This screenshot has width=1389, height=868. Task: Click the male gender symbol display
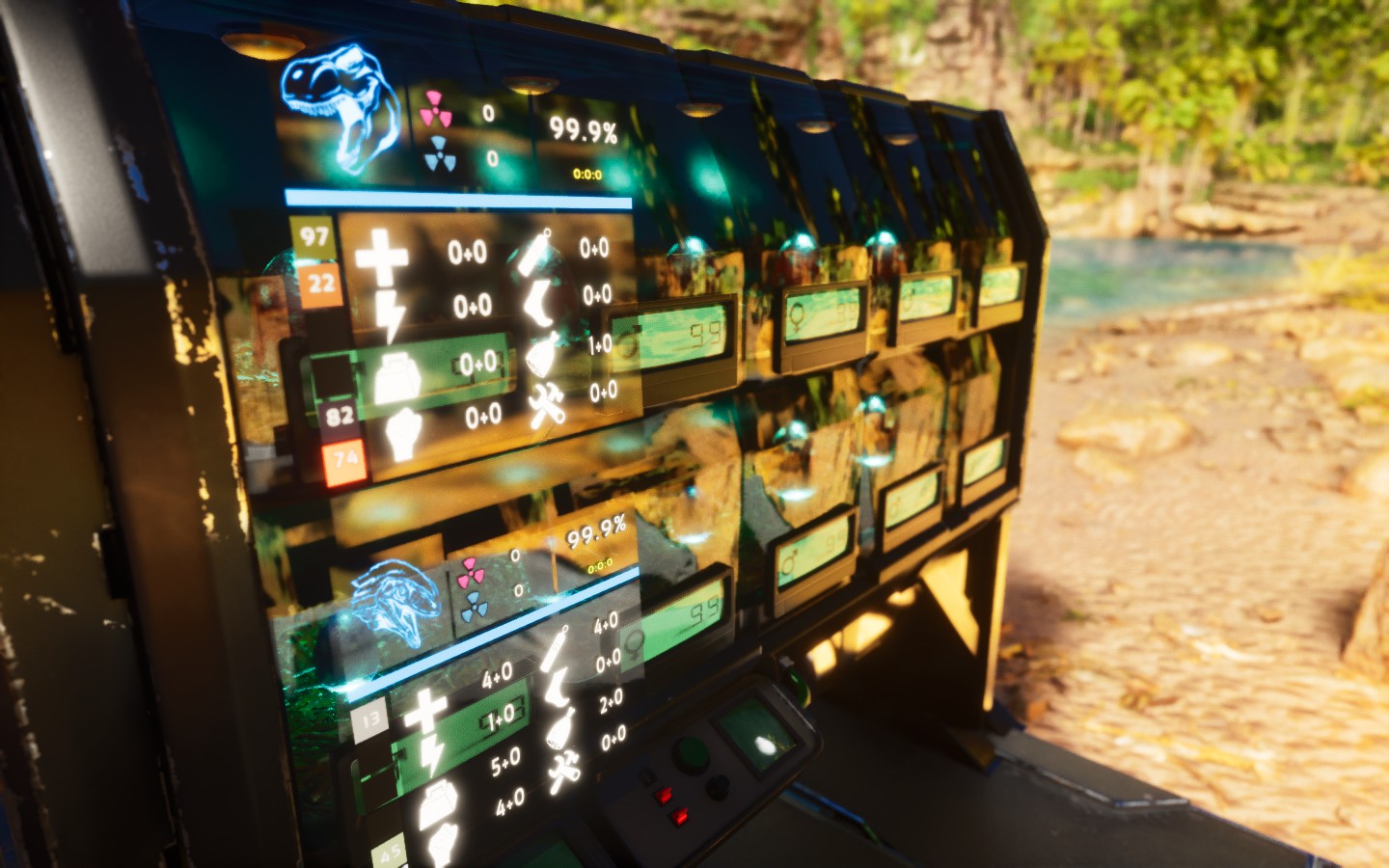791,561
